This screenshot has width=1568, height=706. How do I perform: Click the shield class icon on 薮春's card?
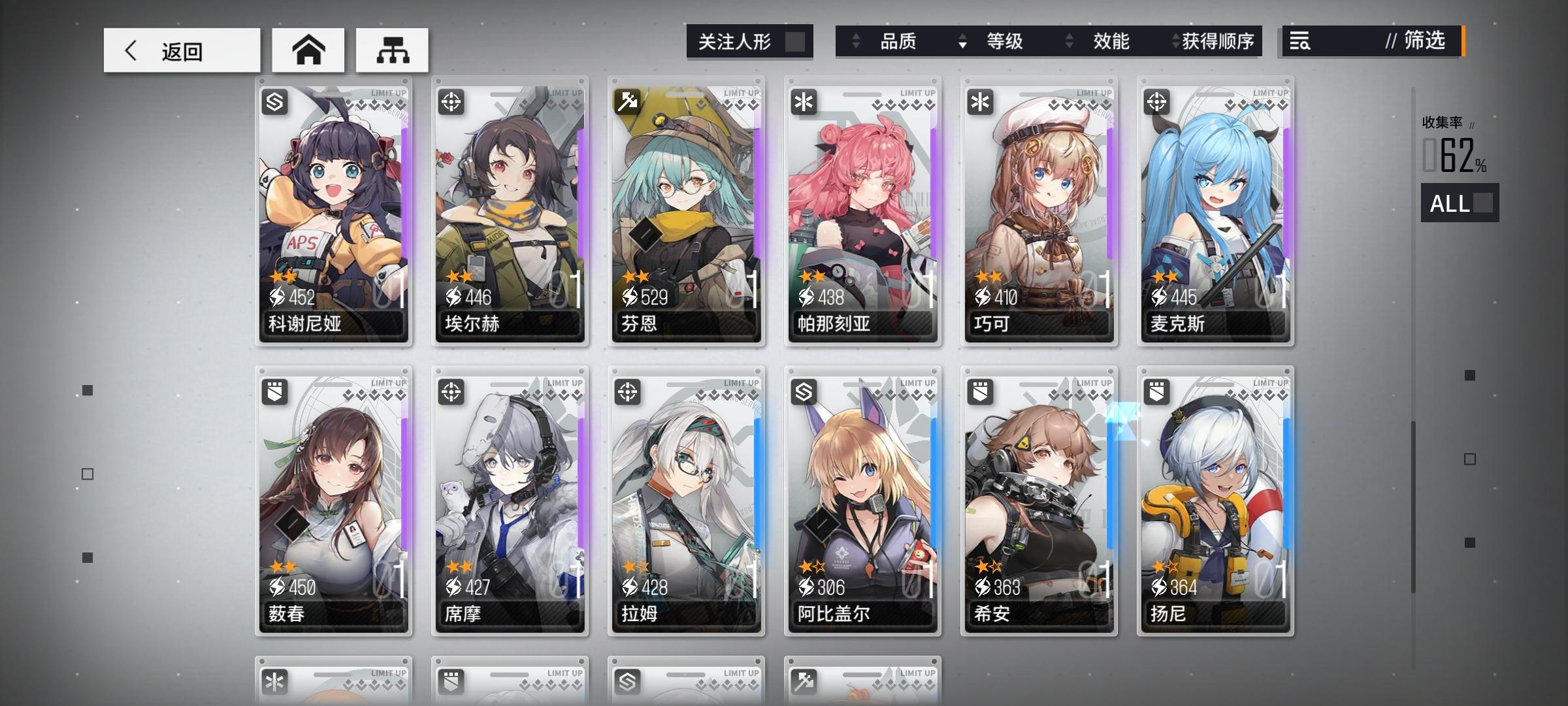[273, 392]
